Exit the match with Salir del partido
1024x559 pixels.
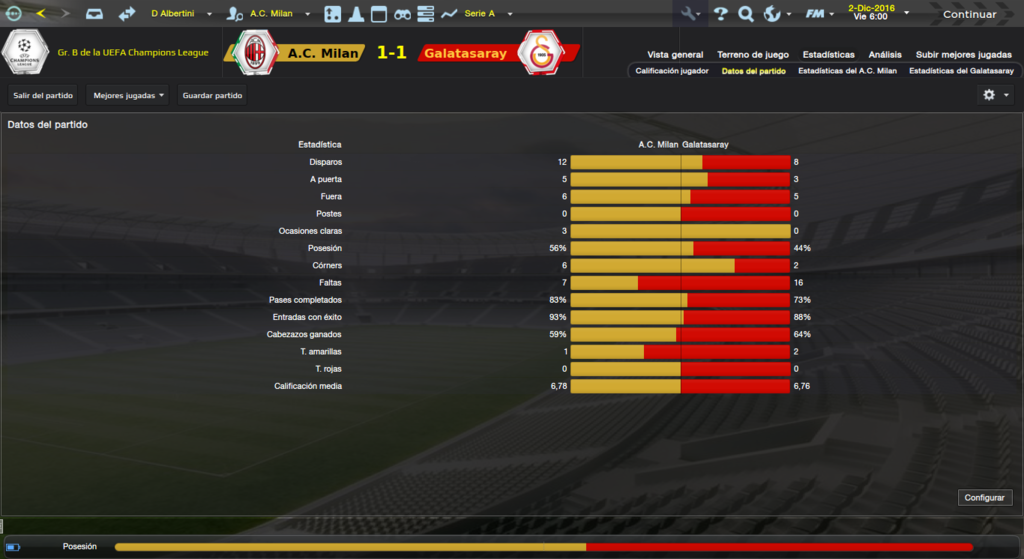tap(43, 95)
